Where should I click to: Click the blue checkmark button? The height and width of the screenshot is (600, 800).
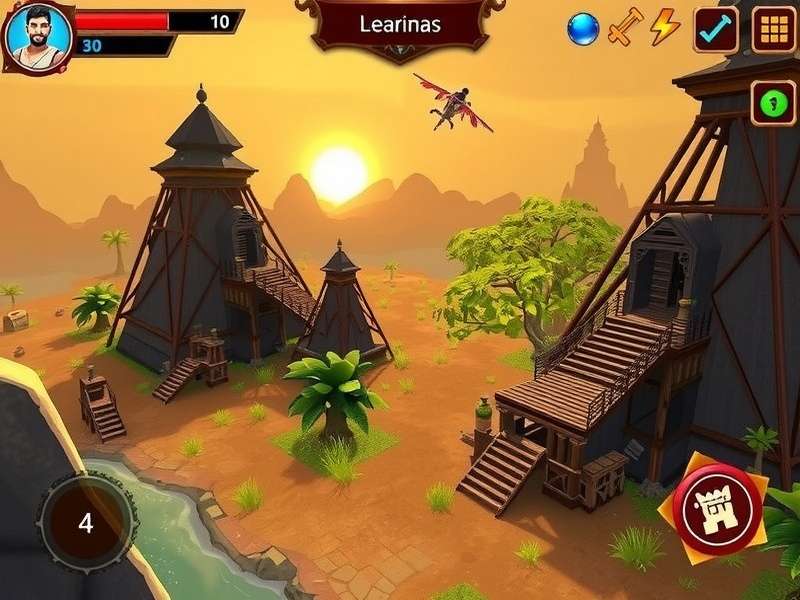716,29
